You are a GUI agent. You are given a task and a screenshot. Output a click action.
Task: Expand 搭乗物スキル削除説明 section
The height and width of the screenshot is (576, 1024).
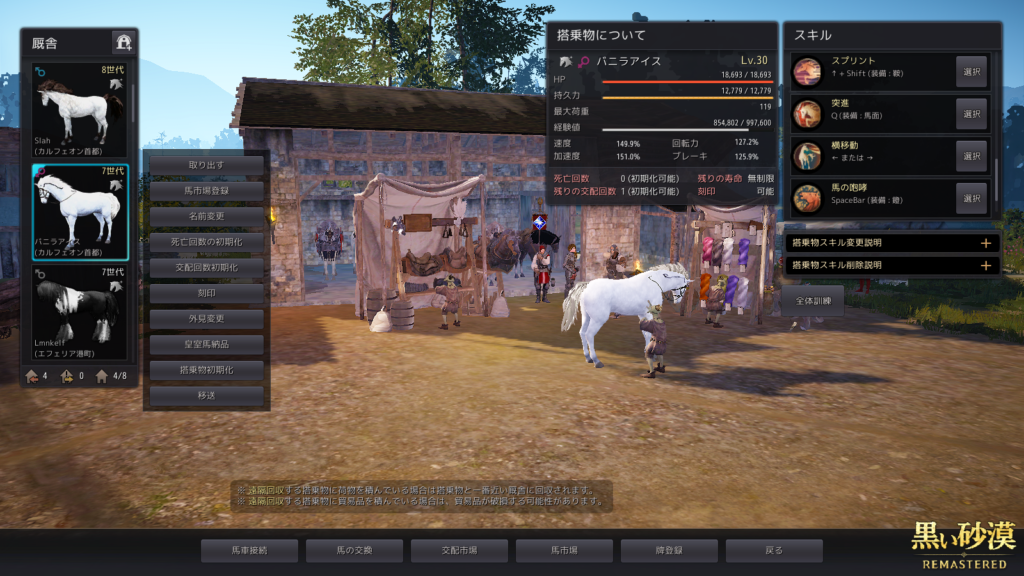pyautogui.click(x=892, y=266)
